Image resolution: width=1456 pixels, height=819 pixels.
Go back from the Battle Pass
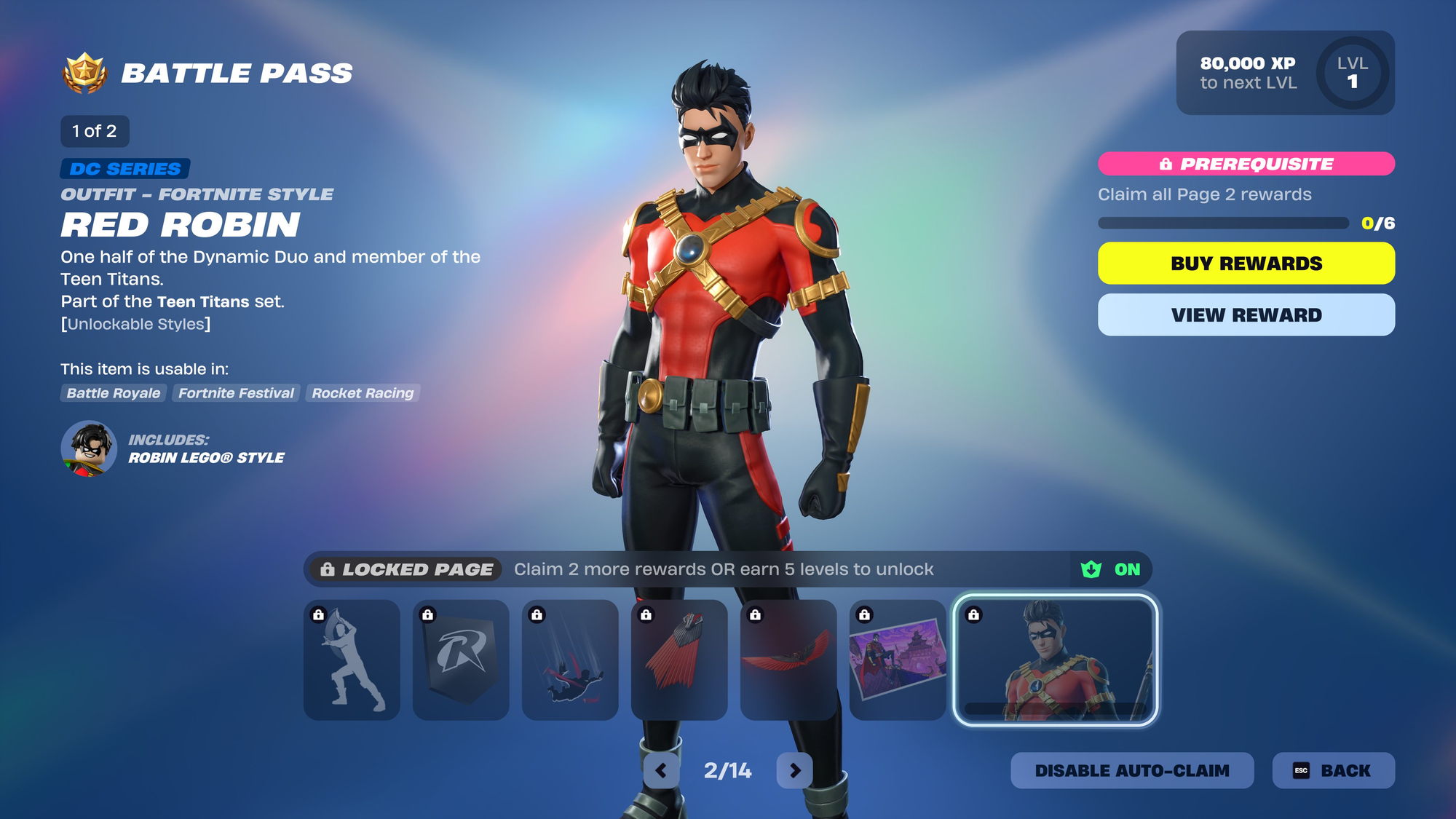[x=1333, y=770]
